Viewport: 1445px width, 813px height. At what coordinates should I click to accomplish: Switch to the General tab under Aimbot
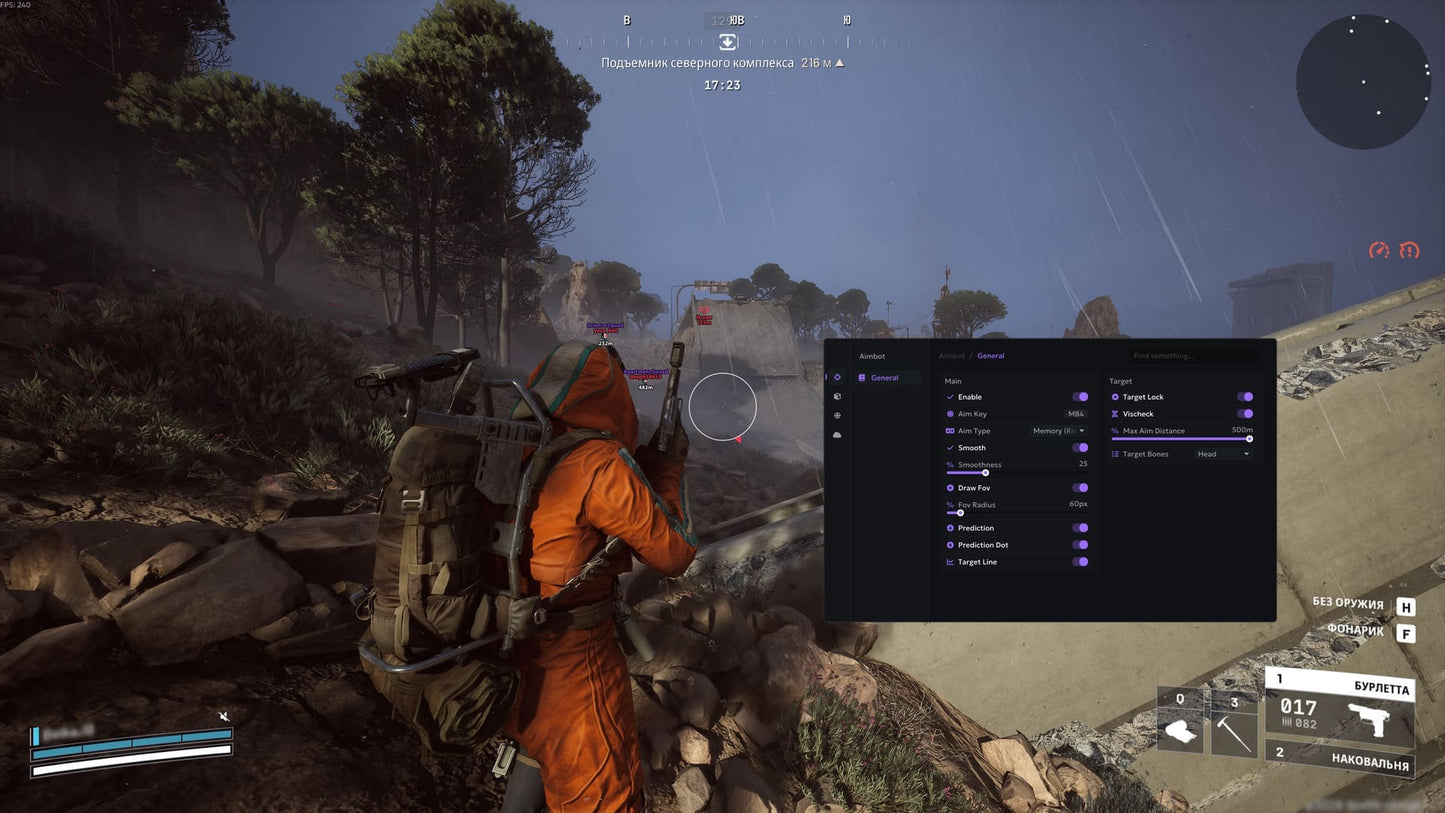(x=882, y=377)
